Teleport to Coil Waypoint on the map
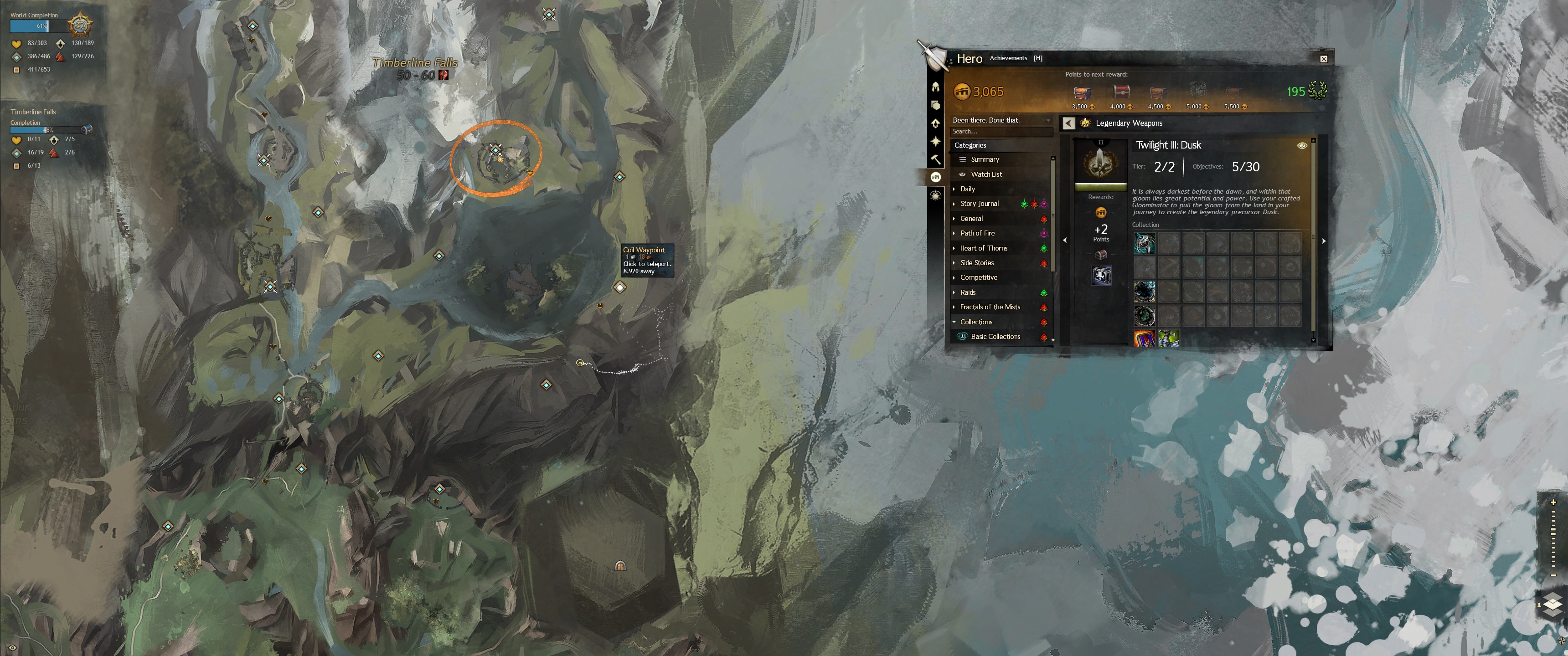1568x656 pixels. [x=619, y=287]
